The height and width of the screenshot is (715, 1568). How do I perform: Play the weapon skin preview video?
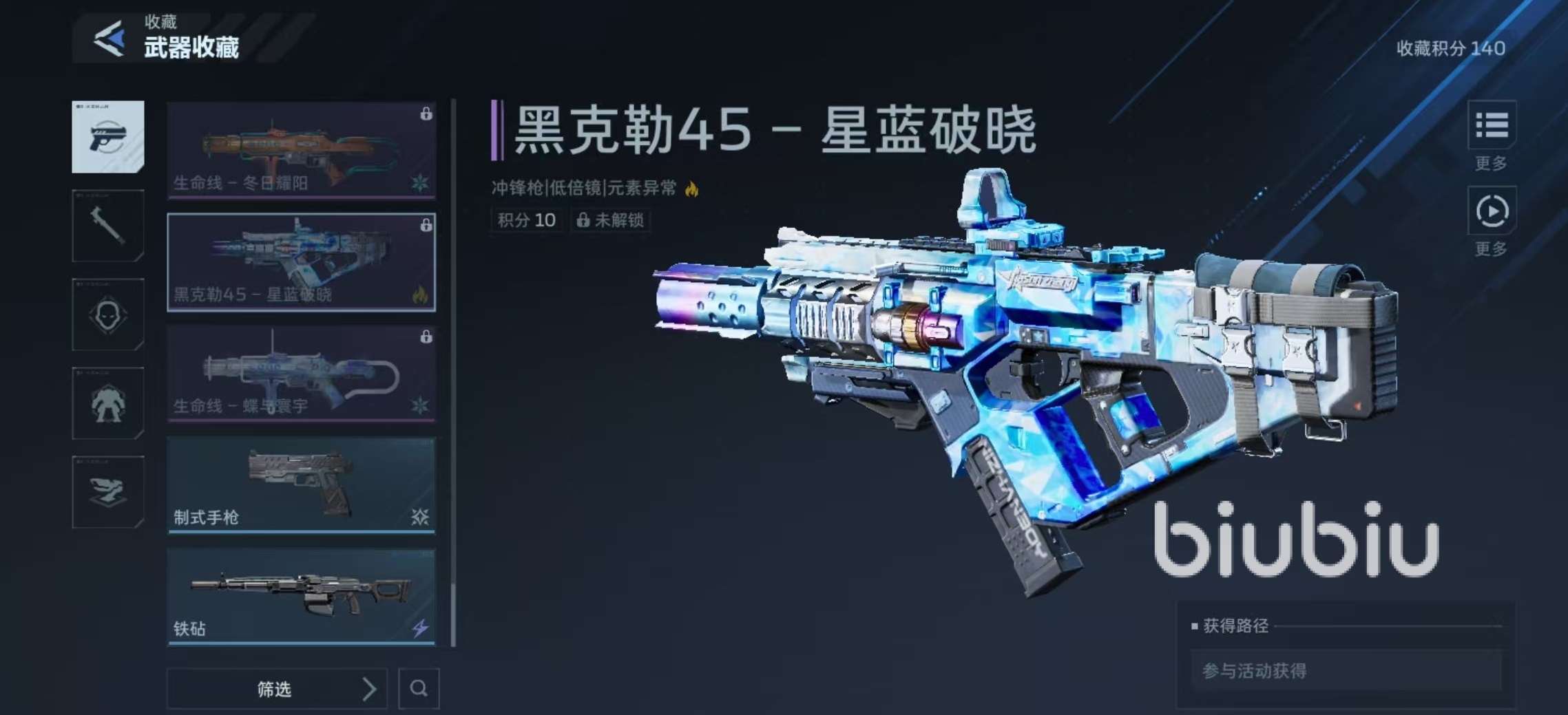pos(1492,211)
